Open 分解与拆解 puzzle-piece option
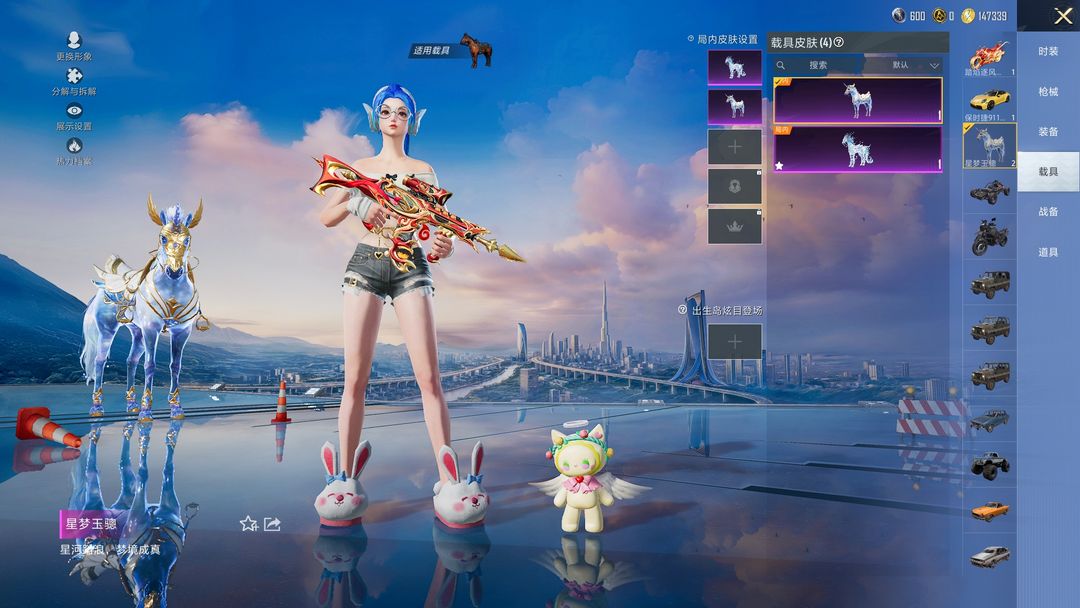 point(74,77)
